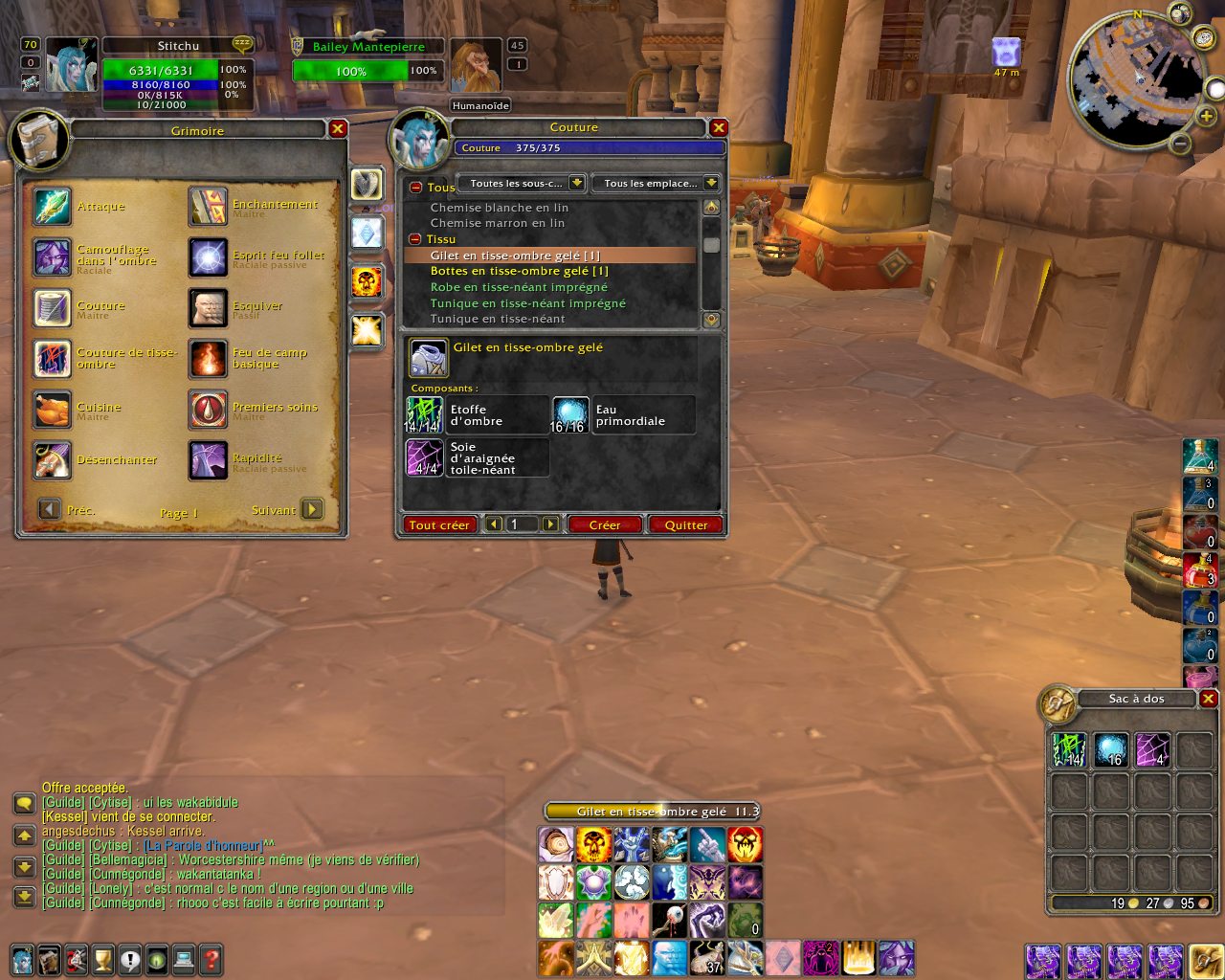Select the Tunique en tisse-néant imprégné recipe
Viewport: 1225px width, 980px height.
pyautogui.click(x=527, y=303)
